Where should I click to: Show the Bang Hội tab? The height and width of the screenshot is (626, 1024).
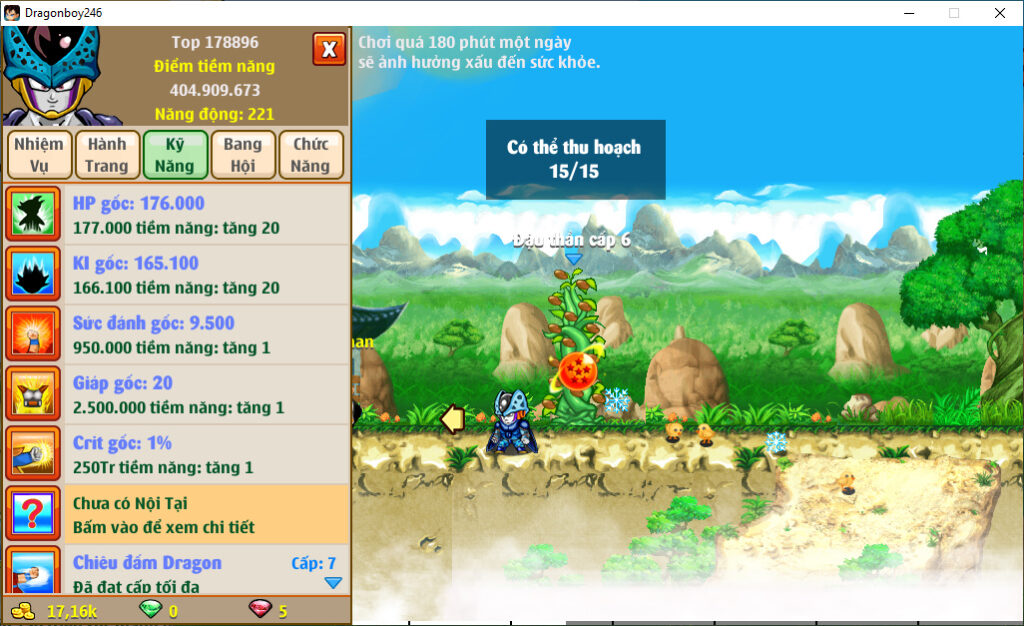tap(243, 155)
